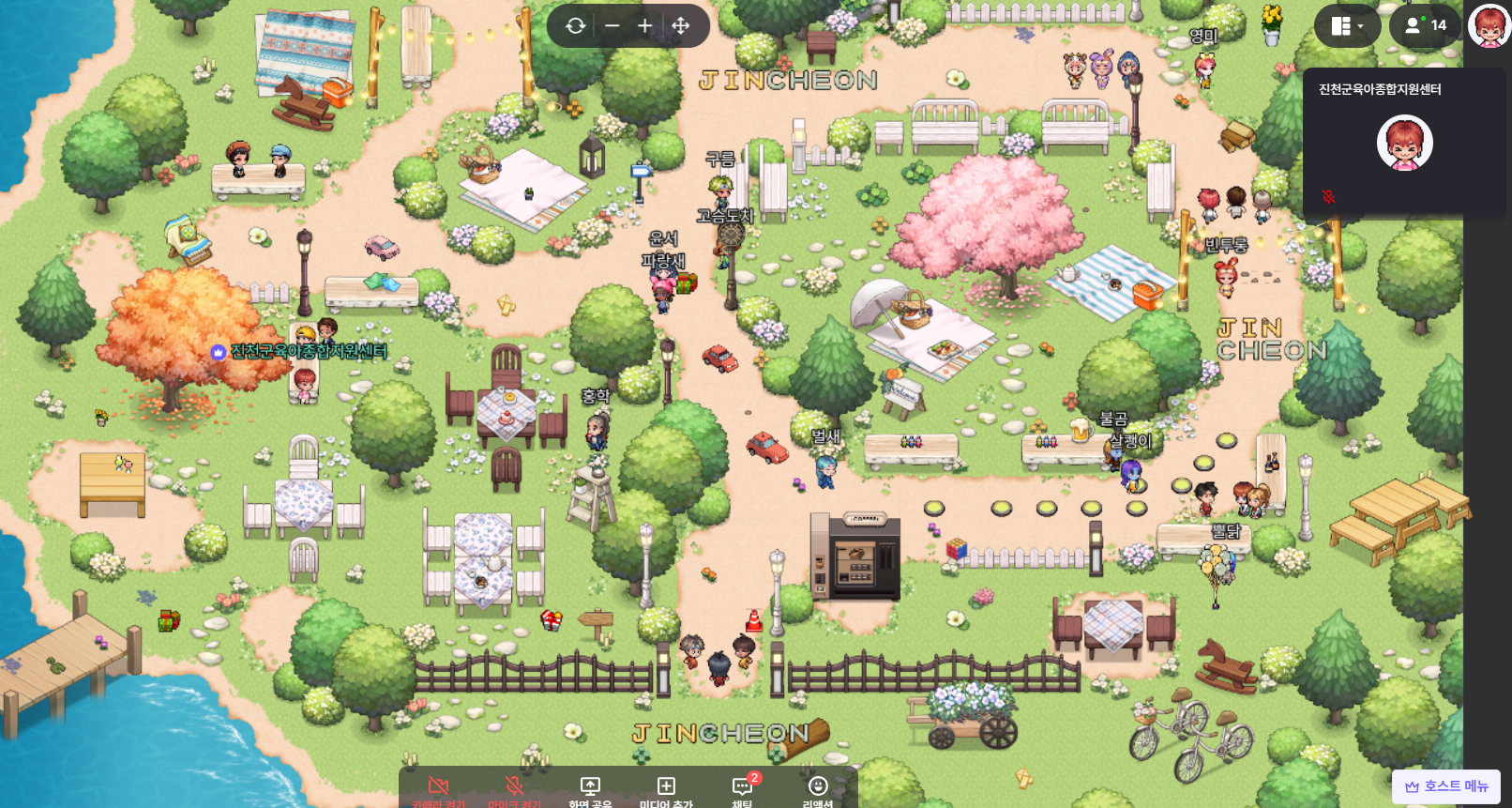Unmute the microphone (마이크 켜기)
The image size is (1512, 808).
coord(514,789)
